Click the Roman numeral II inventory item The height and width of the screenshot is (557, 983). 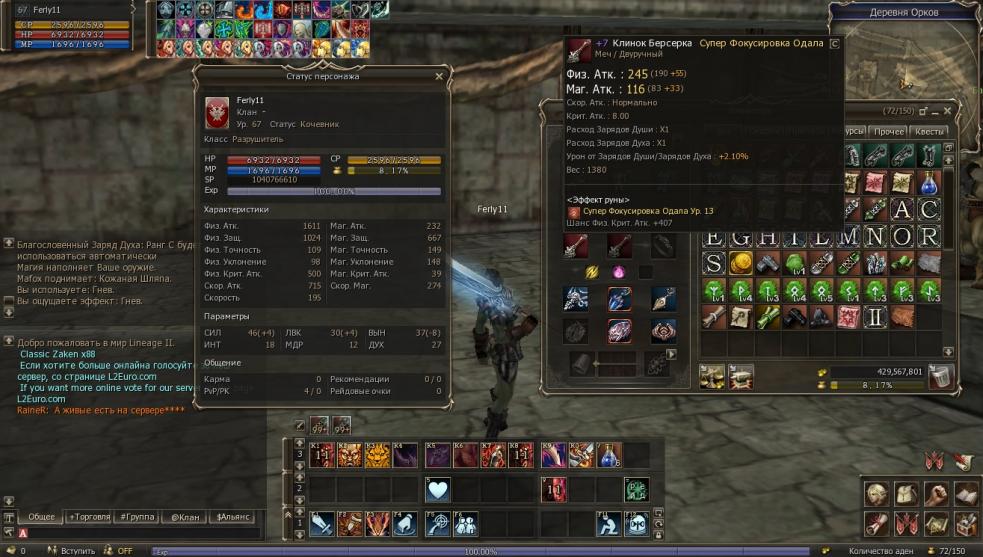[x=875, y=317]
